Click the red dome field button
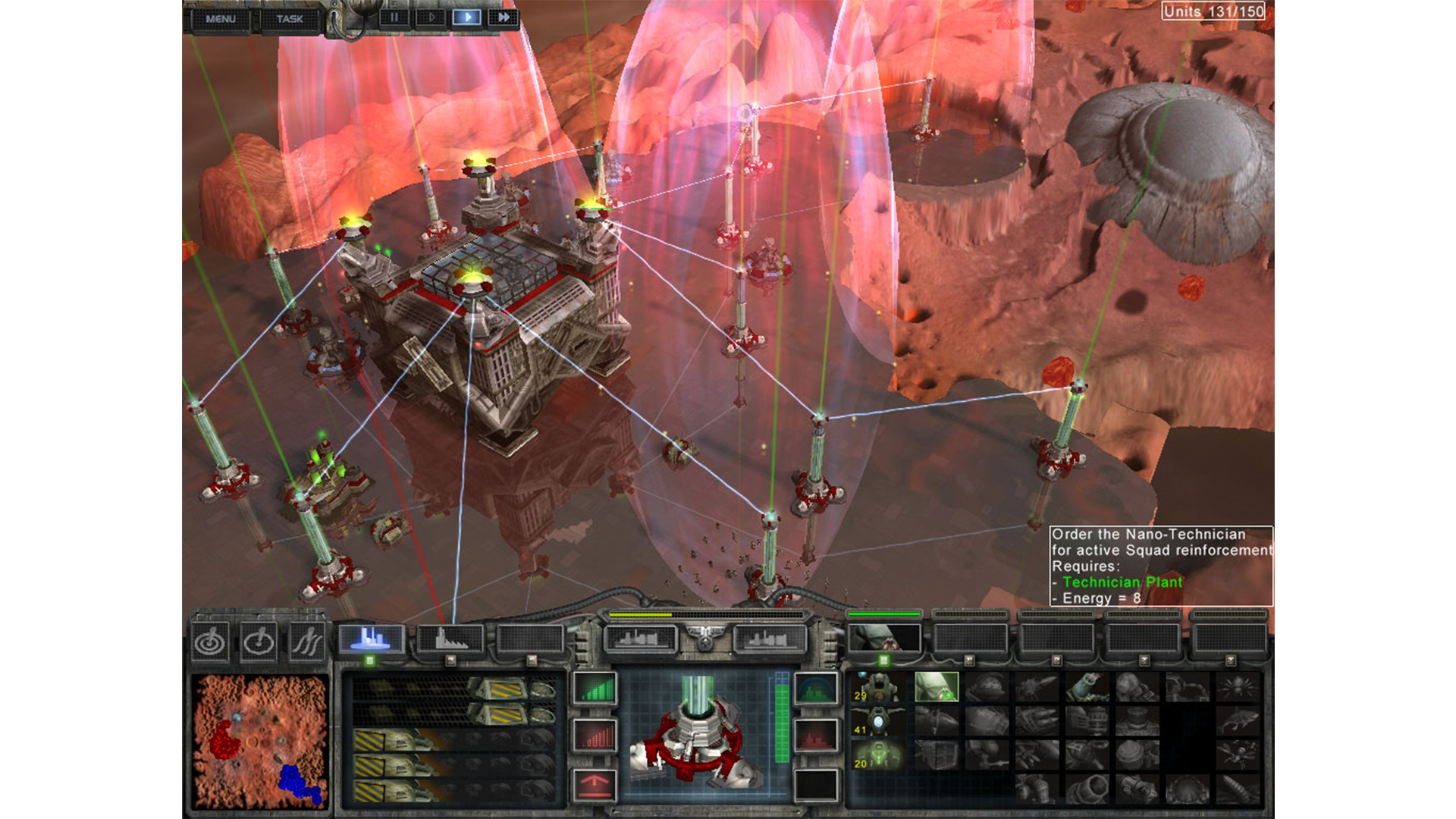 [816, 736]
